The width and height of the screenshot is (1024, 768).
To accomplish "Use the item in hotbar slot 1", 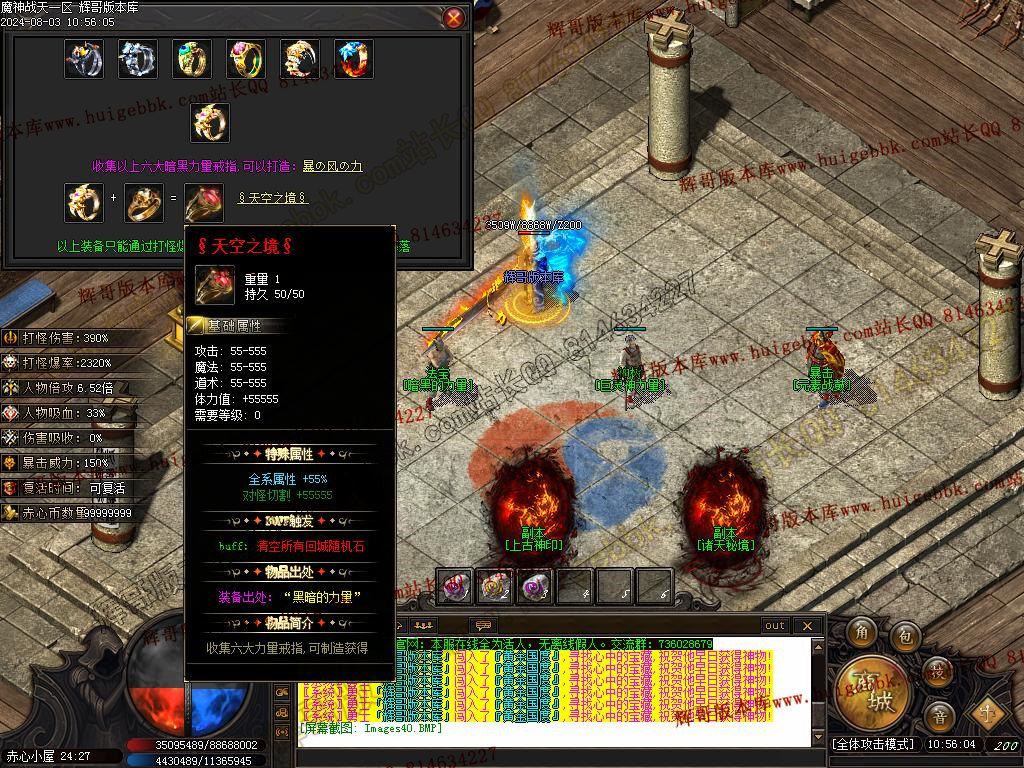I will click(456, 587).
